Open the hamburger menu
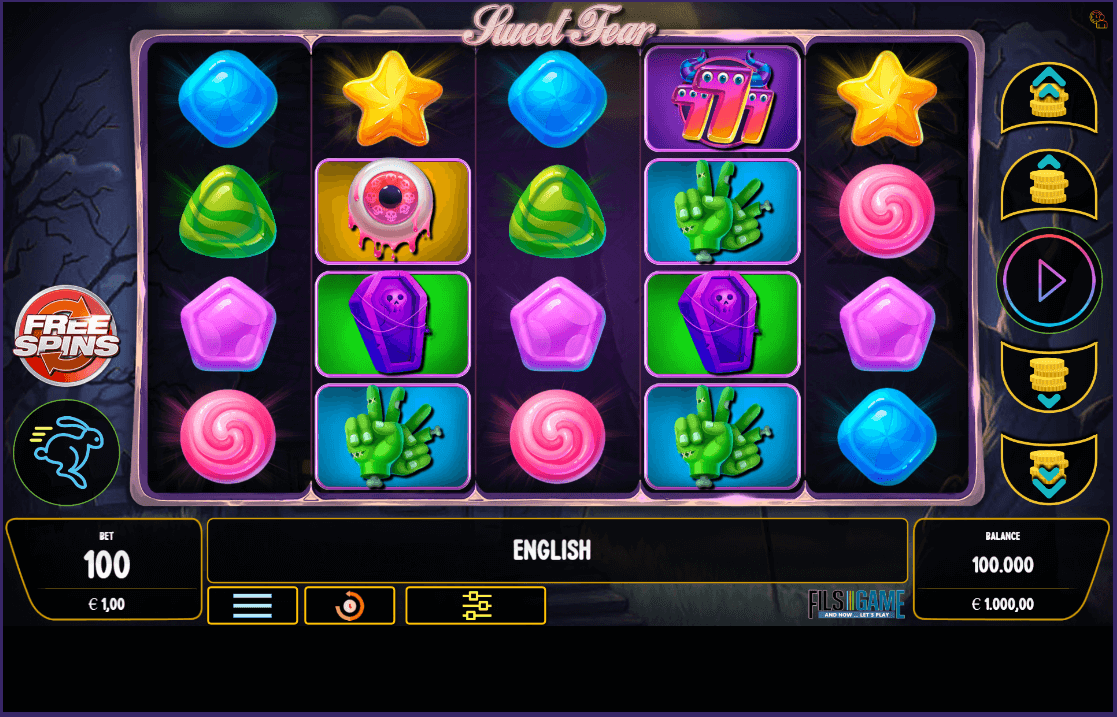This screenshot has width=1117, height=717. pos(252,605)
